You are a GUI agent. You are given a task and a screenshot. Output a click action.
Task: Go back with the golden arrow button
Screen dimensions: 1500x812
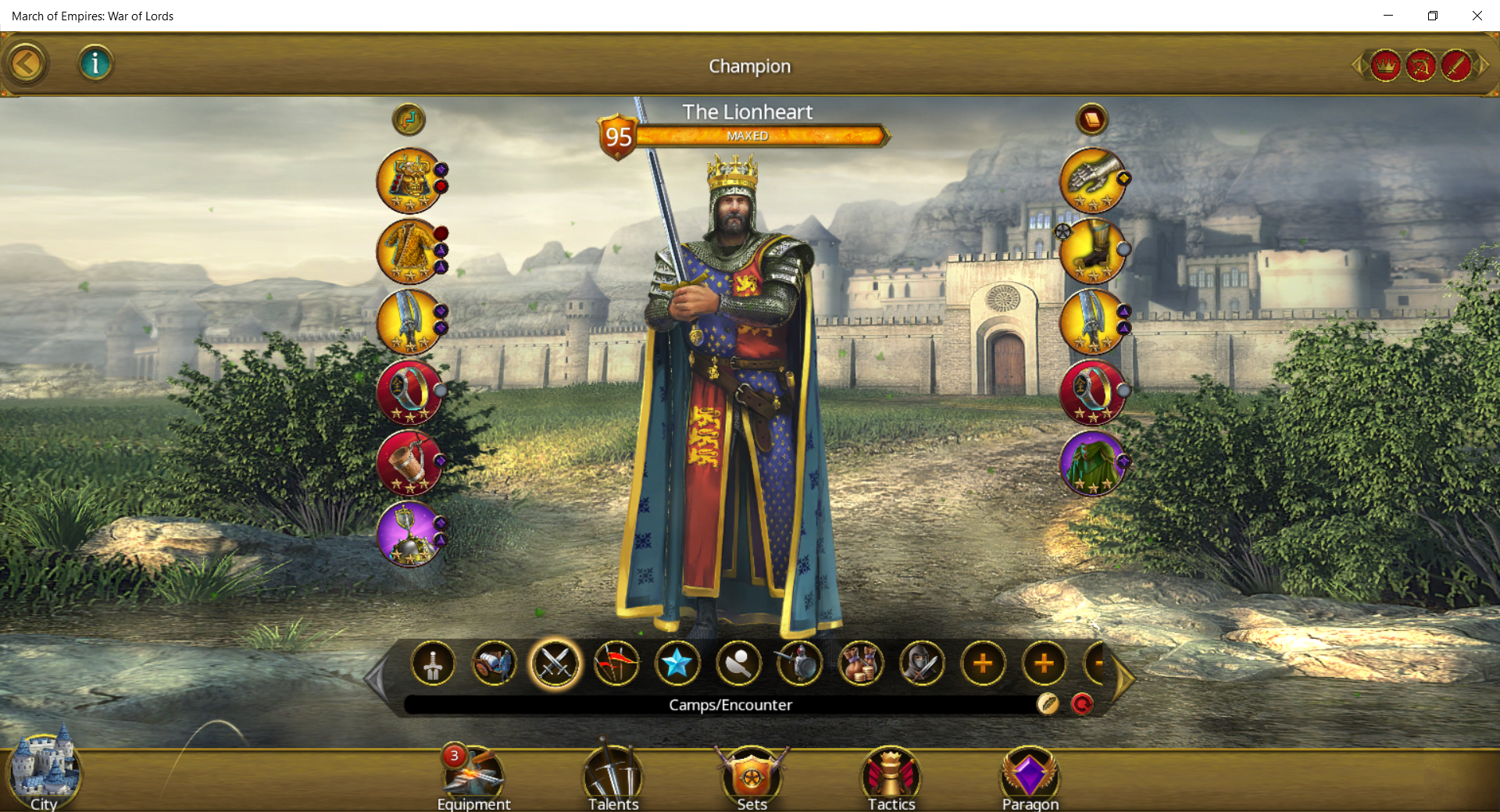pyautogui.click(x=26, y=64)
